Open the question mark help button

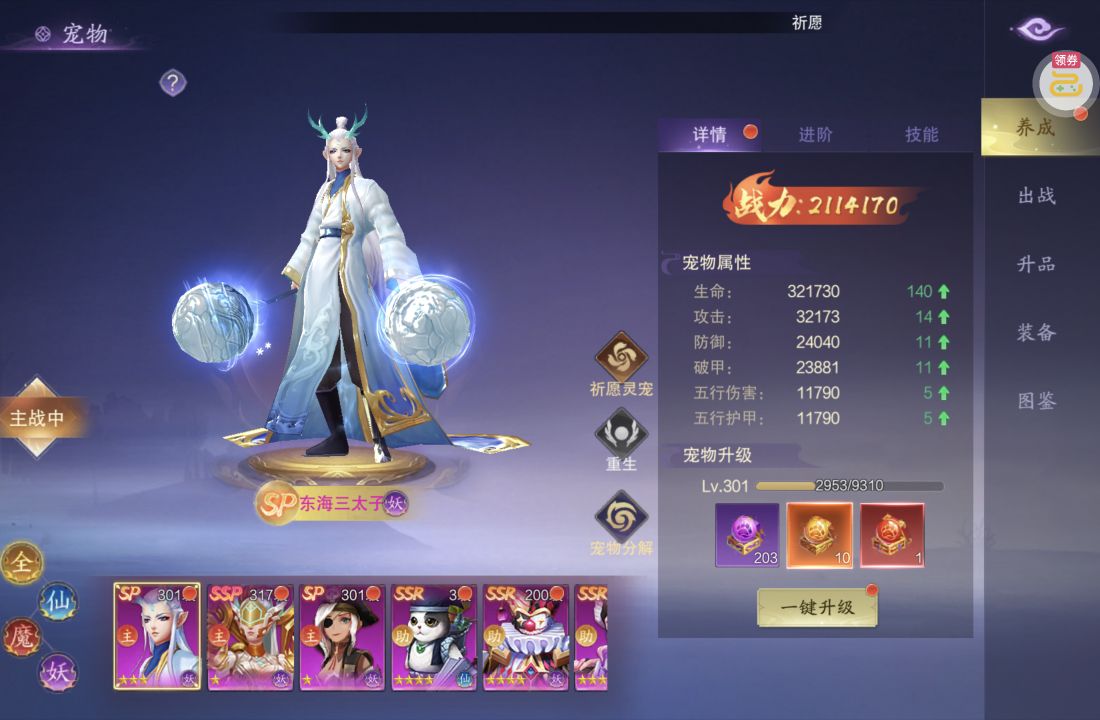coord(173,83)
